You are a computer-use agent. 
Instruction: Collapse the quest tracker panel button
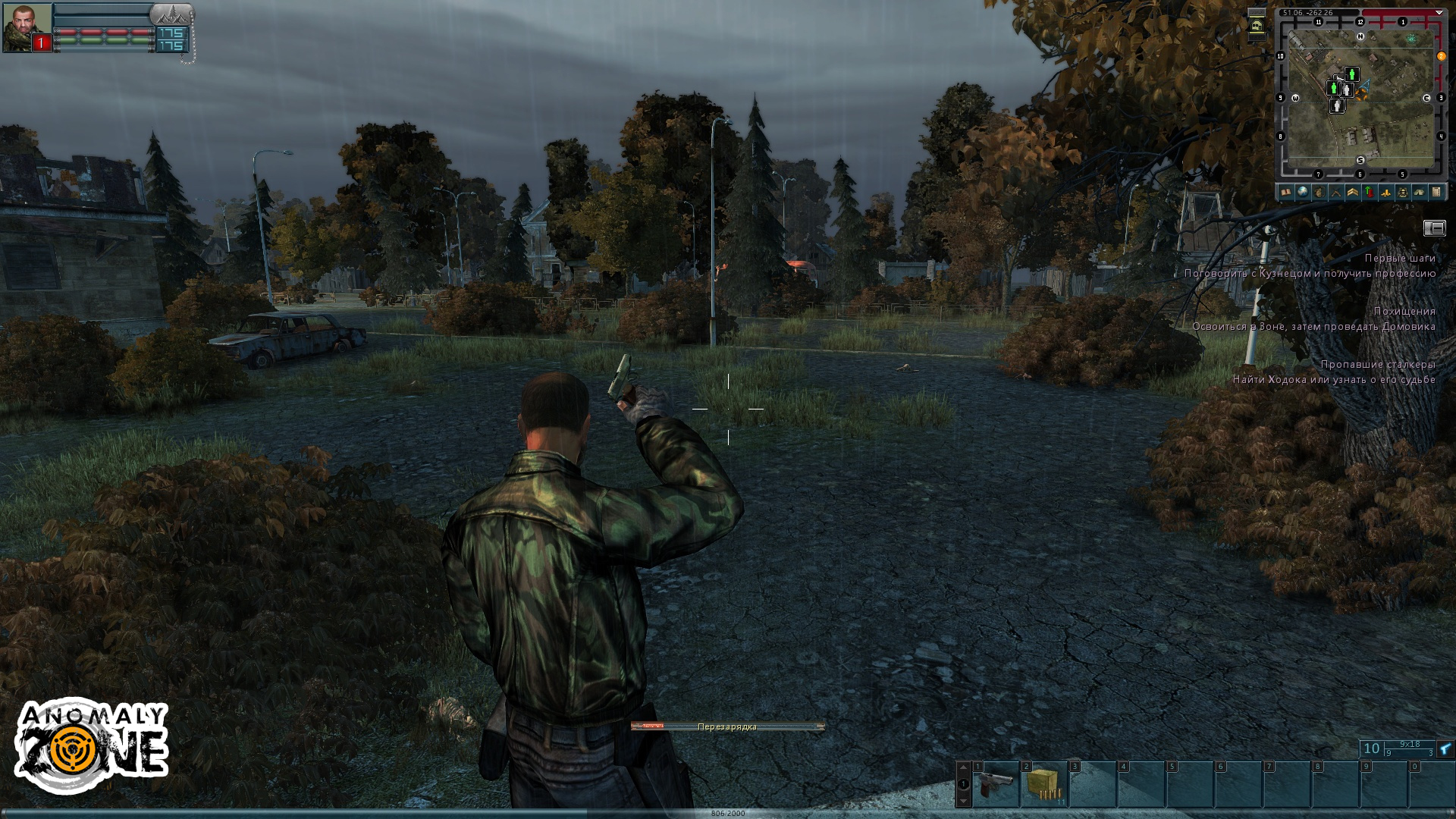tap(1434, 228)
